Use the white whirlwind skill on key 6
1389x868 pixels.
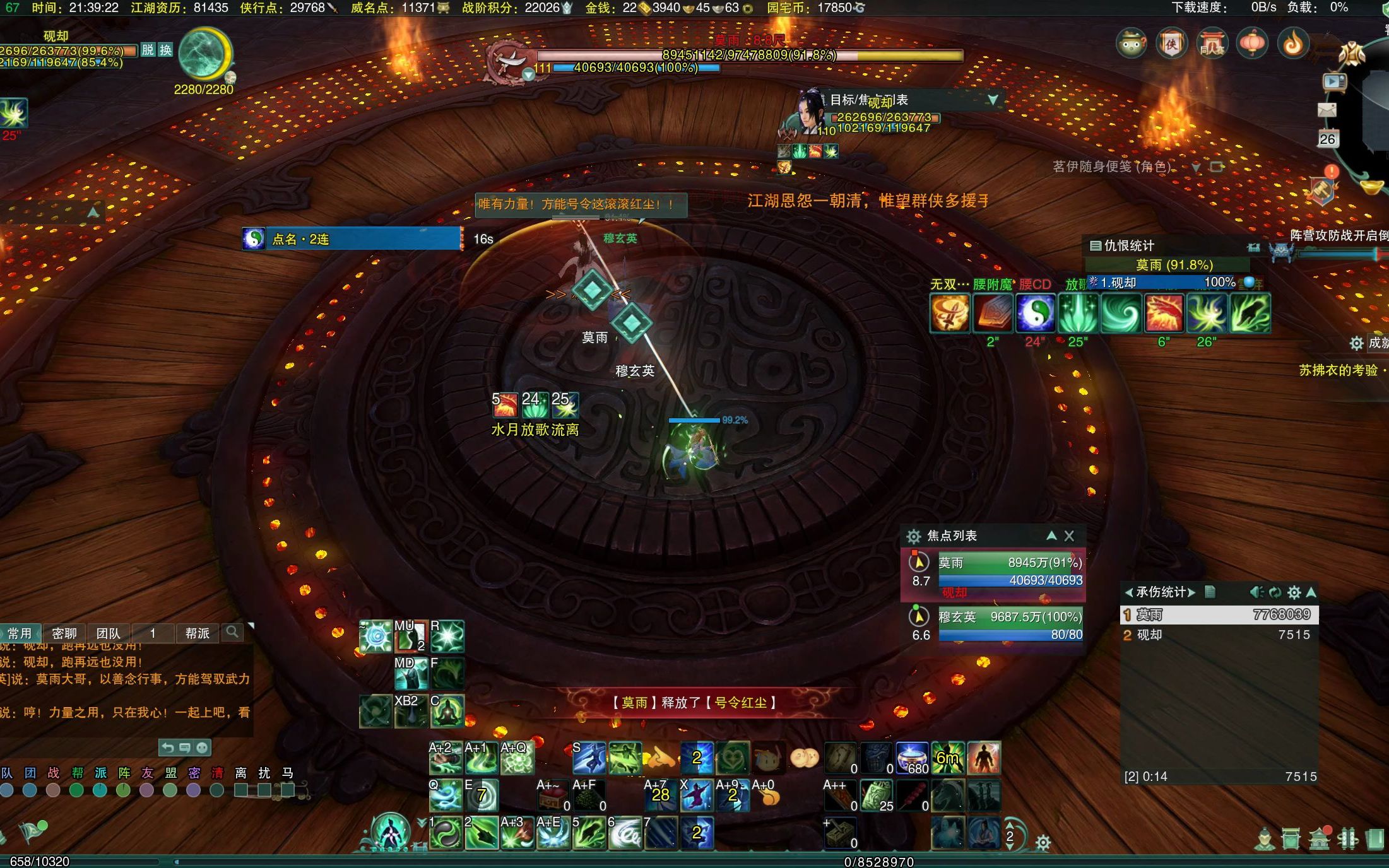pos(624,833)
